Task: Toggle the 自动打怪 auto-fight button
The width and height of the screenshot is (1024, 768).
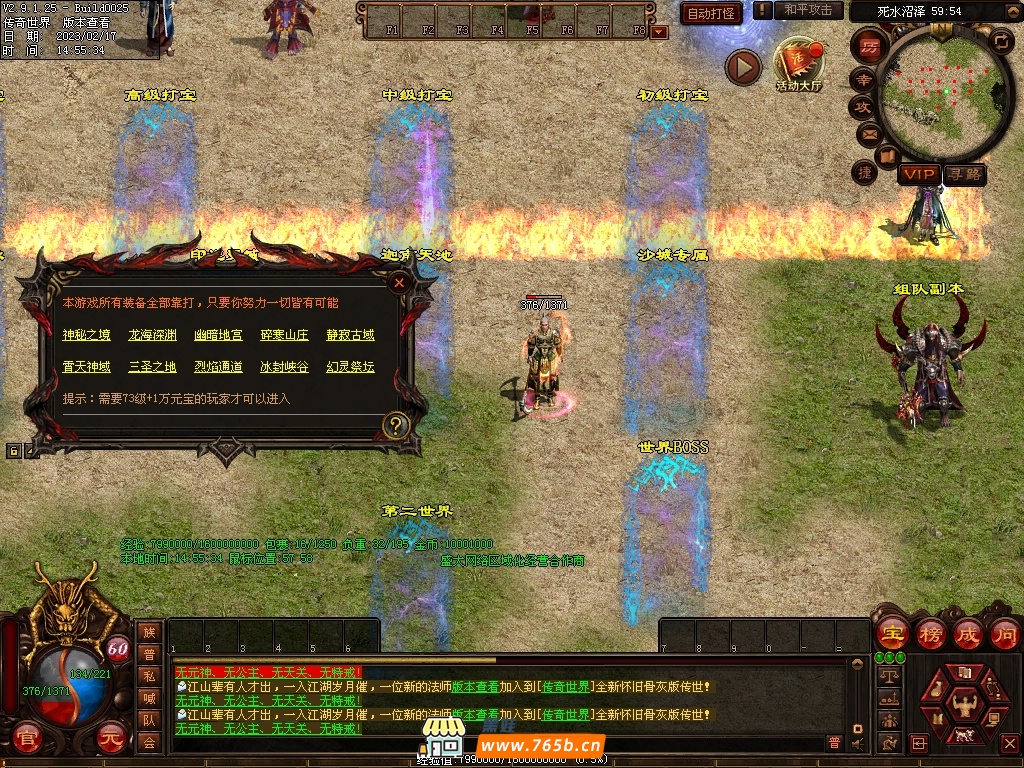Action: pyautogui.click(x=711, y=13)
